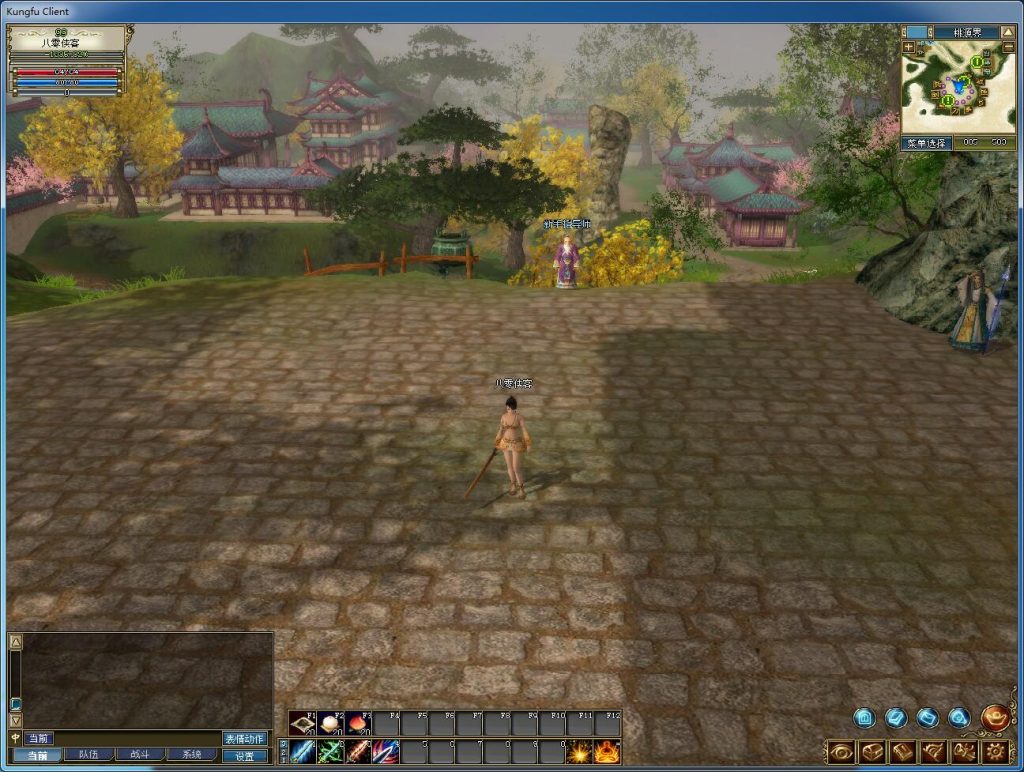Use the F1 scroll item slot

(302, 724)
